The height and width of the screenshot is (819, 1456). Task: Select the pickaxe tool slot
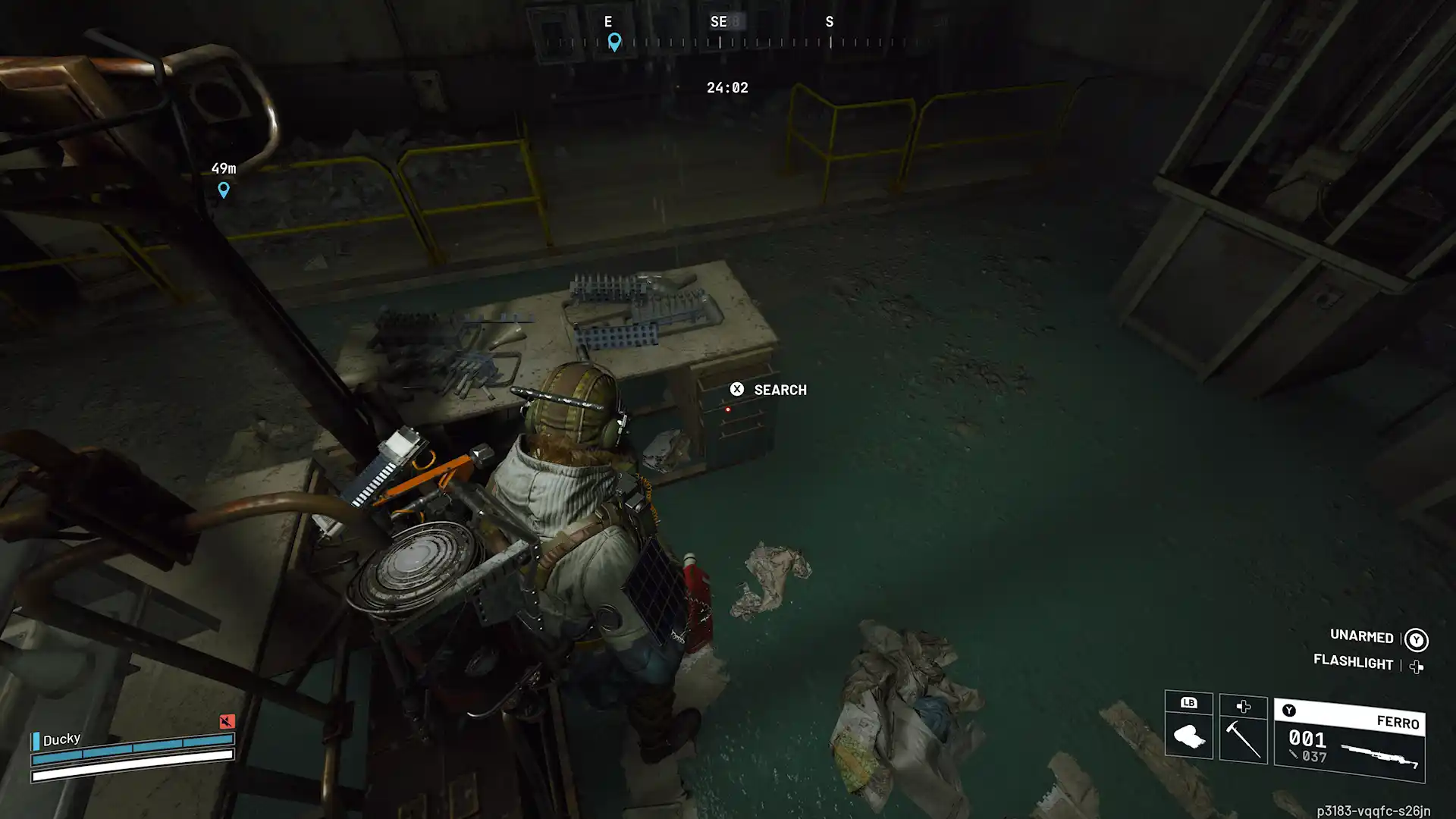pyautogui.click(x=1243, y=736)
